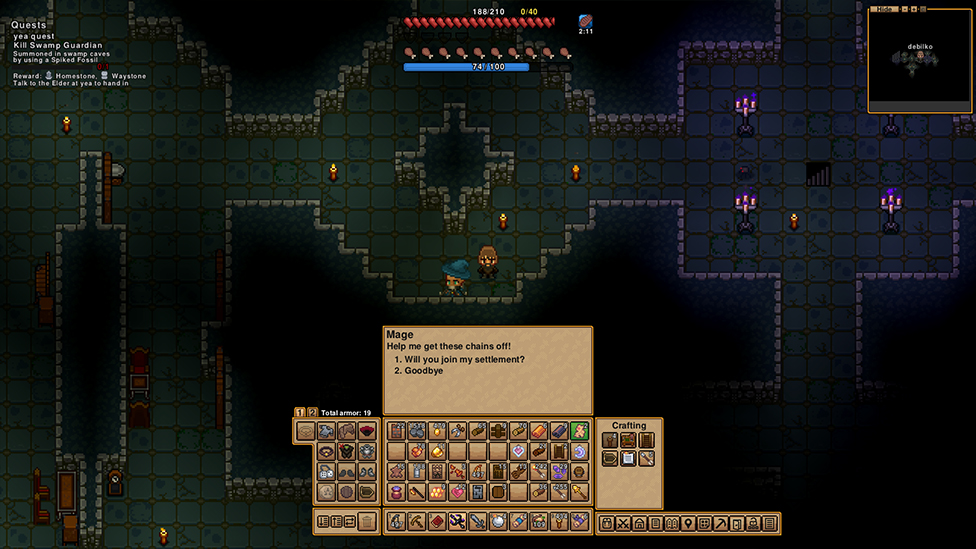Select the sword in the hotbar

(477, 521)
